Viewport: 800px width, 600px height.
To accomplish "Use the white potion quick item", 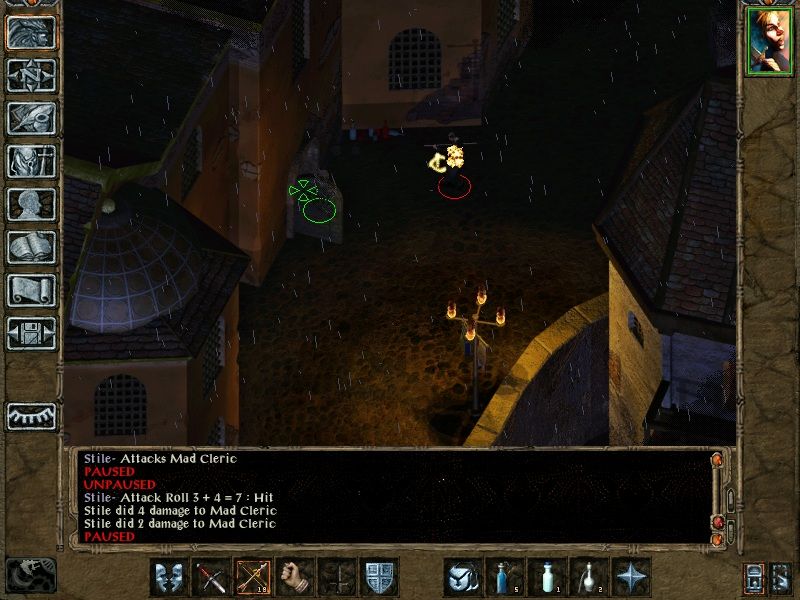I will [546, 577].
